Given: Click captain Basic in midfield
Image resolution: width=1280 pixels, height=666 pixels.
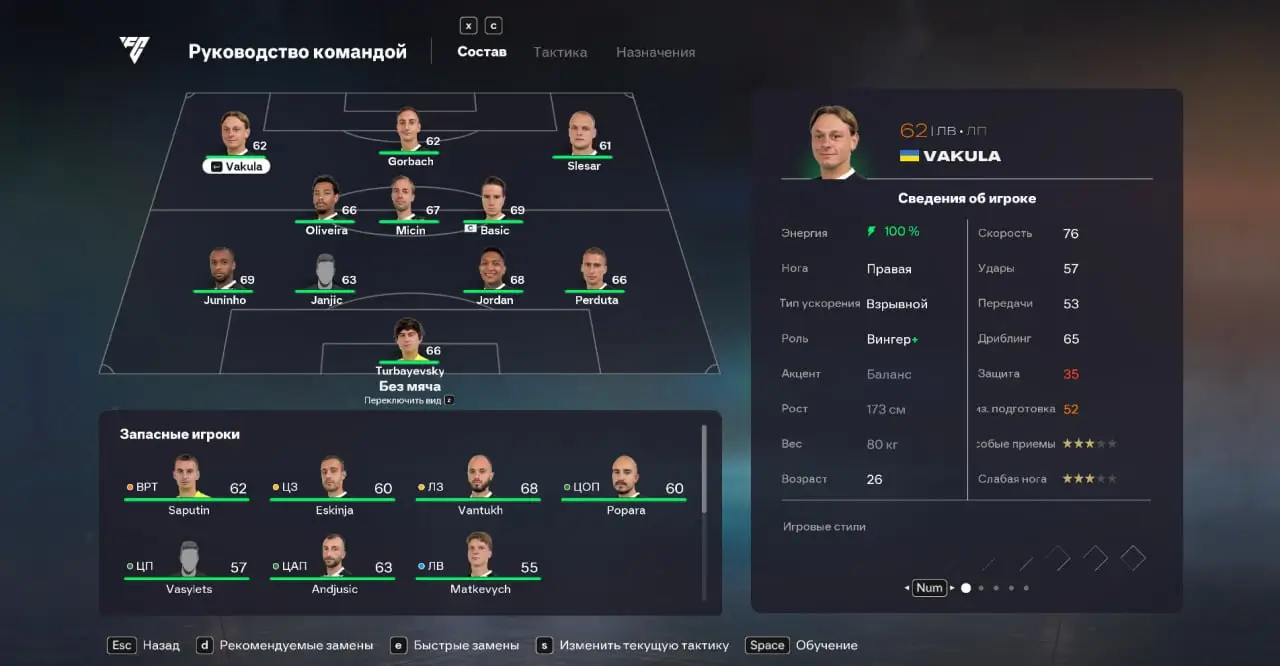Looking at the screenshot, I should click(x=494, y=204).
